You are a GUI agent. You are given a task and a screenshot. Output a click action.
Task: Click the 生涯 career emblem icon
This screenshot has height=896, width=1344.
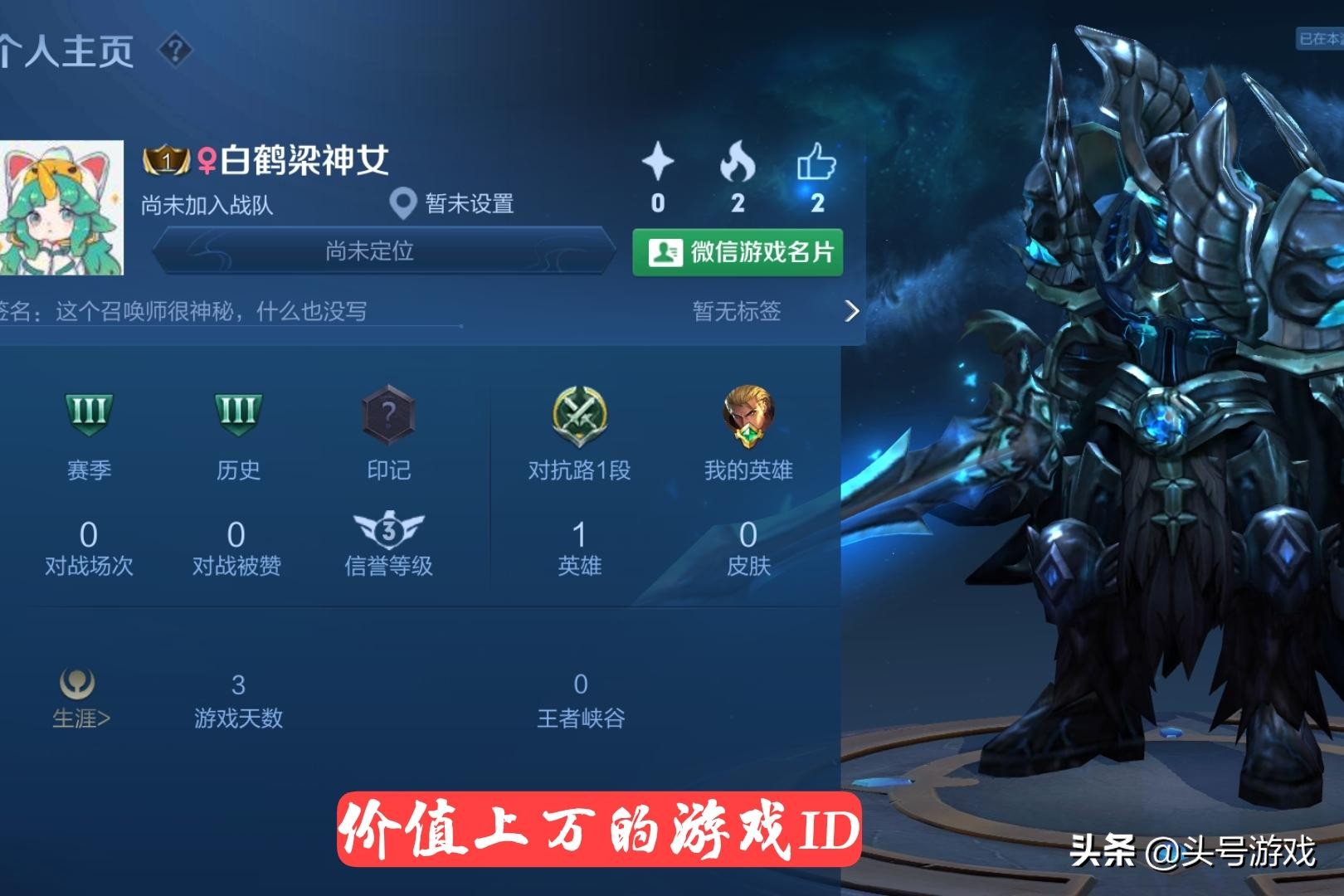[79, 682]
